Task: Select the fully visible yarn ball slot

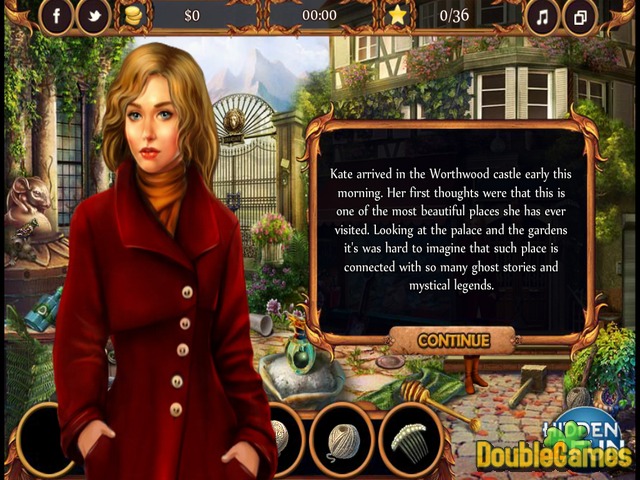Action: click(x=342, y=438)
